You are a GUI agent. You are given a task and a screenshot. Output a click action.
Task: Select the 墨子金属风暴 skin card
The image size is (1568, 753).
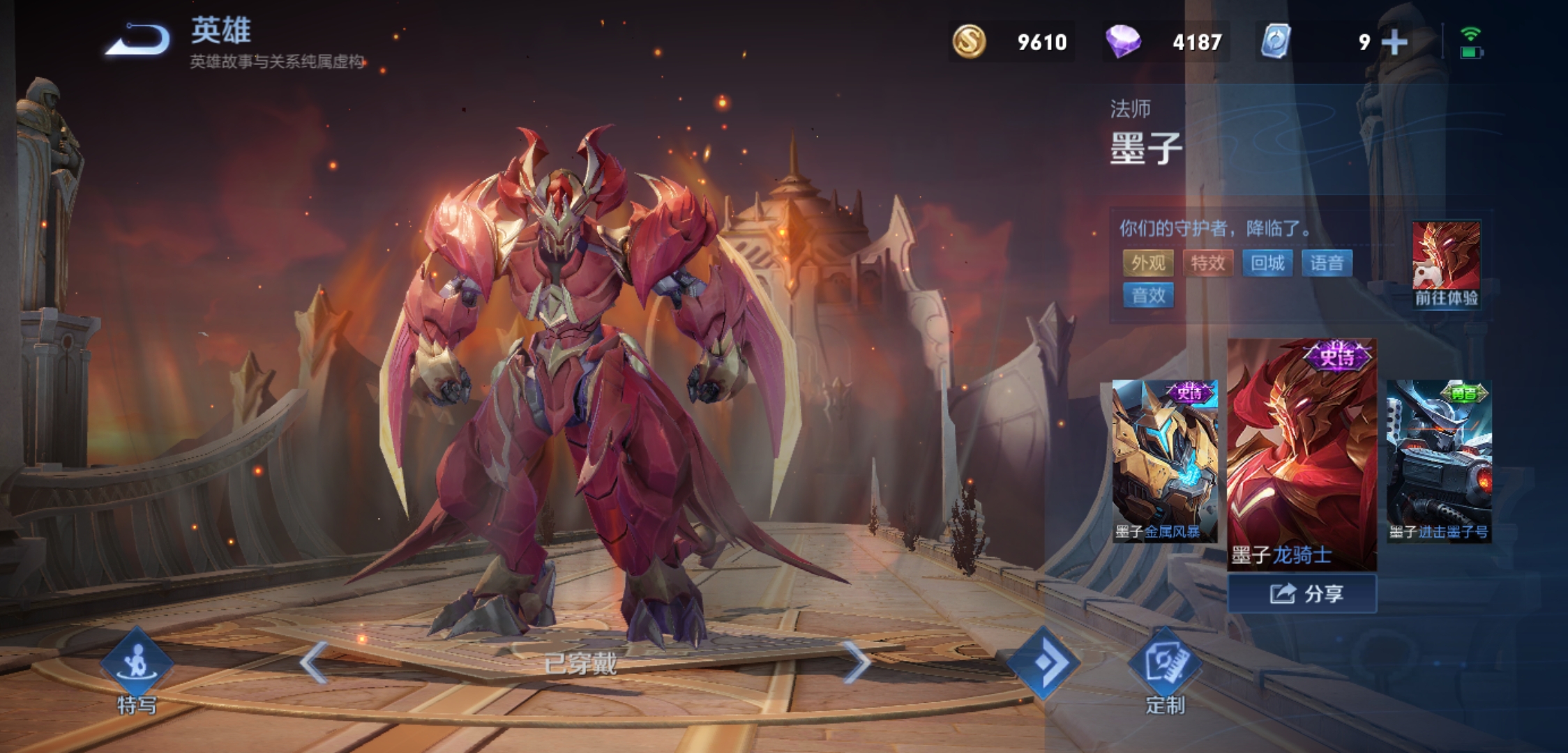tap(1164, 460)
